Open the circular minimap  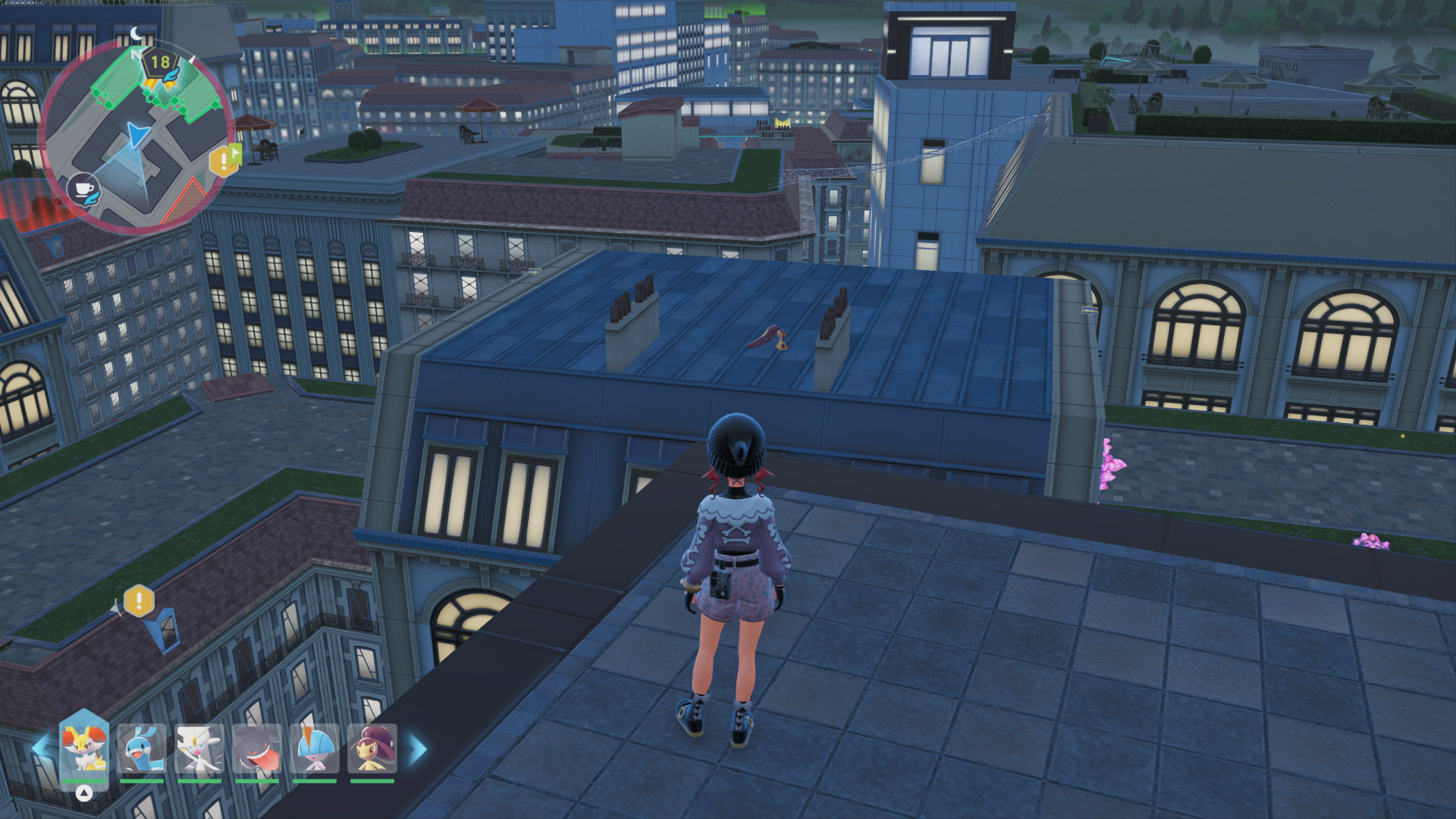click(136, 136)
